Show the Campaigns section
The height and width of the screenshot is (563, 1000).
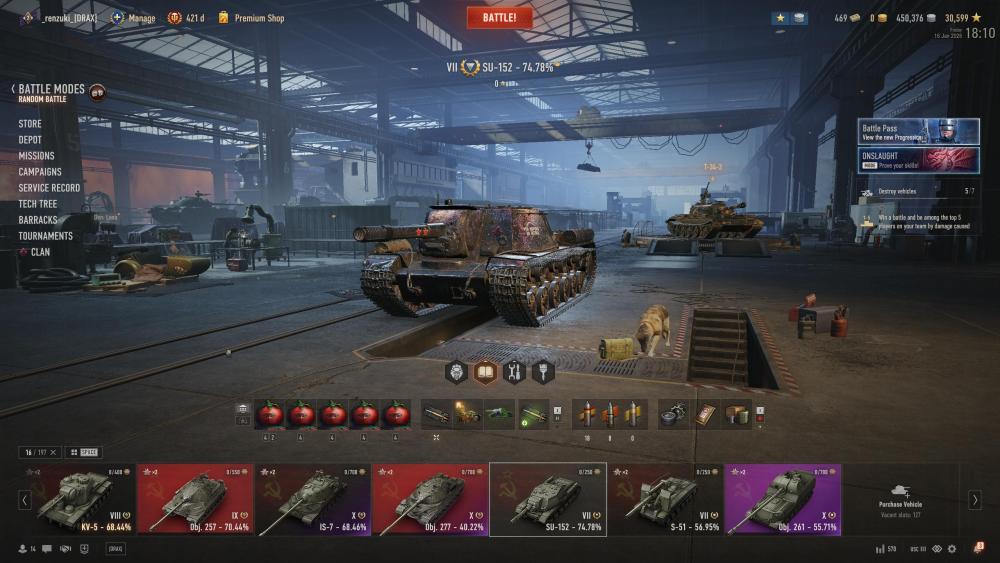pos(40,172)
